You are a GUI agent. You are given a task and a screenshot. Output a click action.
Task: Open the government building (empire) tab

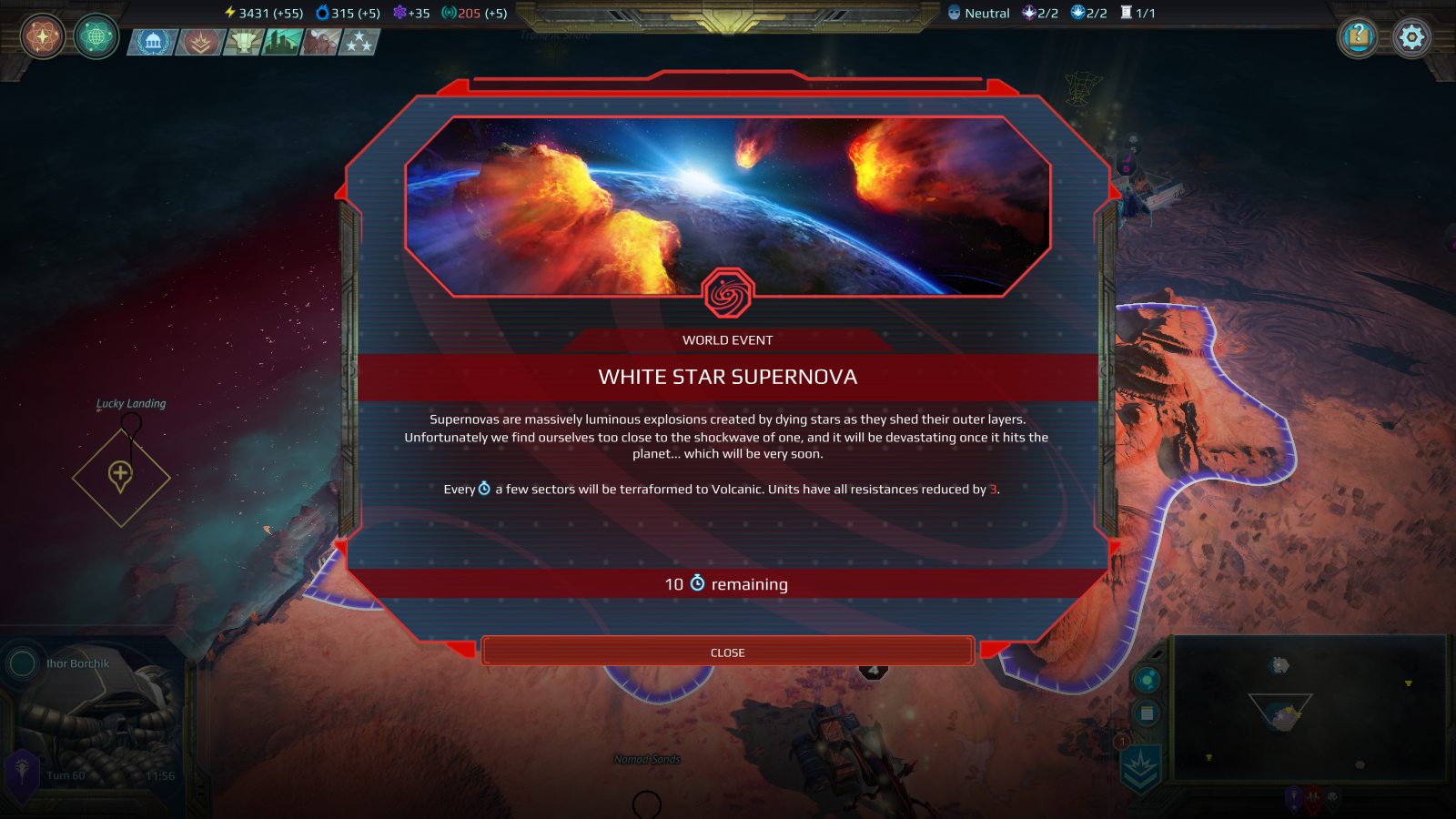point(153,42)
